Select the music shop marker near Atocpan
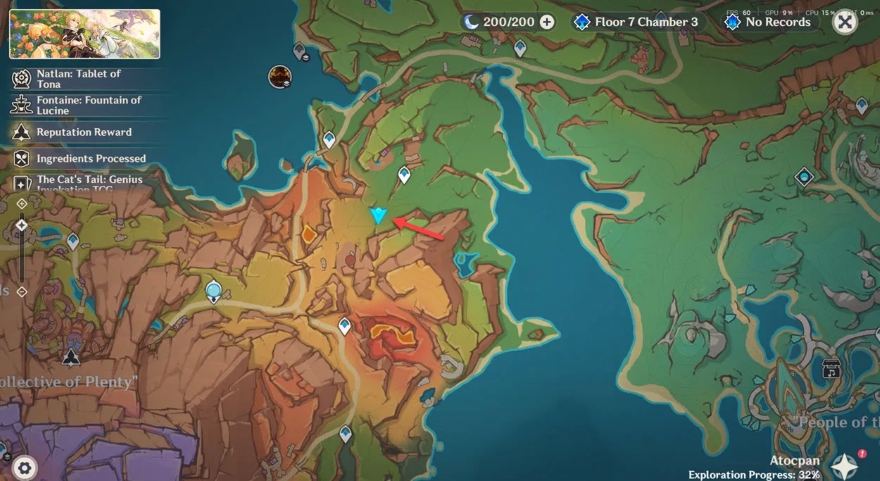This screenshot has width=880, height=481. pyautogui.click(x=831, y=369)
